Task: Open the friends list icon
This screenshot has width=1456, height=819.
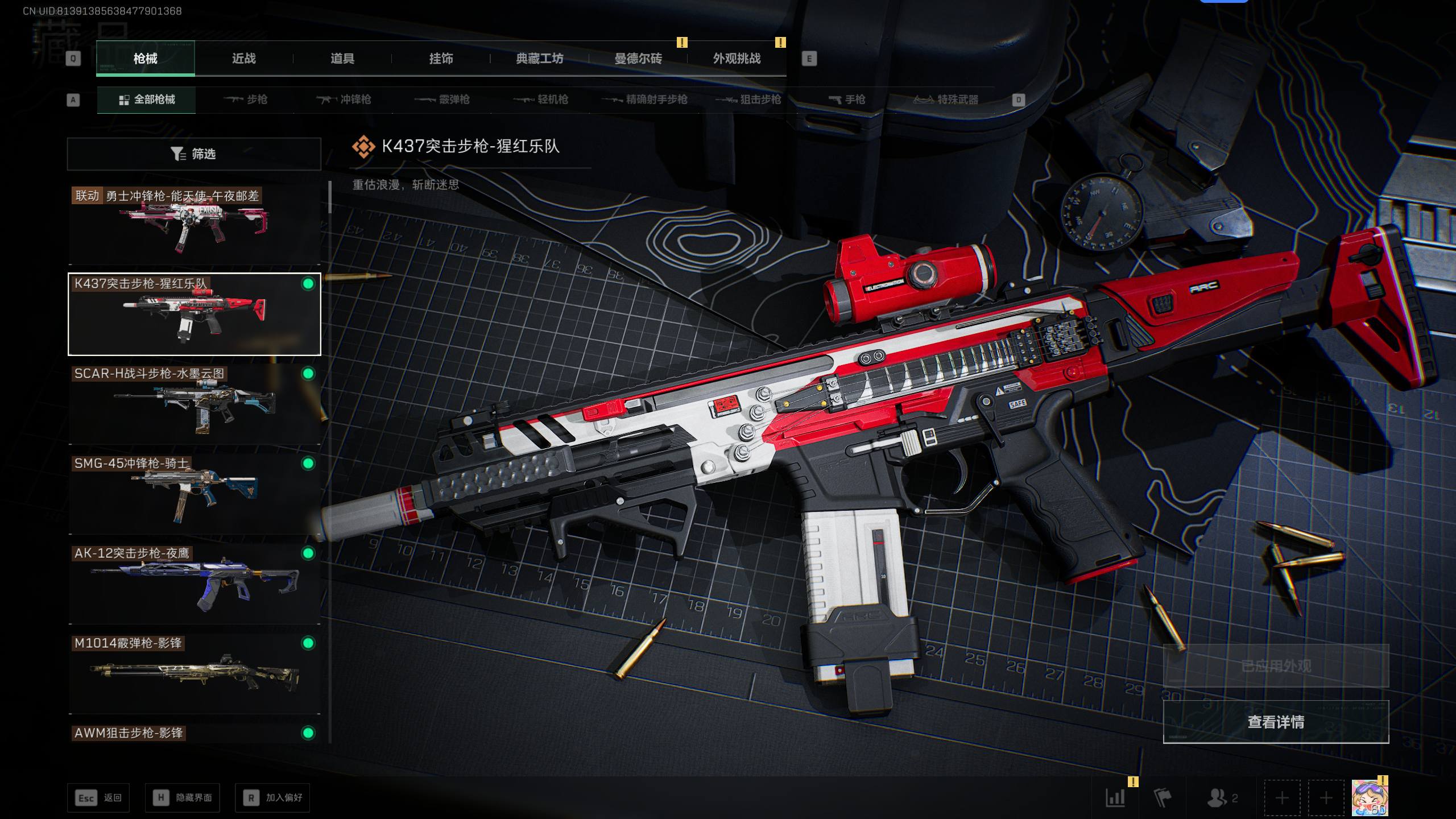Action: point(1221,798)
